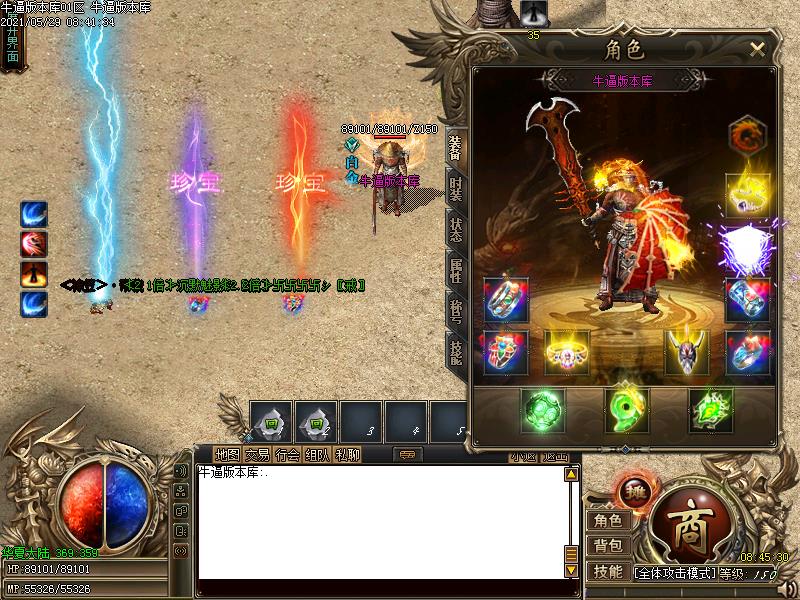The height and width of the screenshot is (600, 800).
Task: Open the 状态 status tab
Action: tap(456, 228)
